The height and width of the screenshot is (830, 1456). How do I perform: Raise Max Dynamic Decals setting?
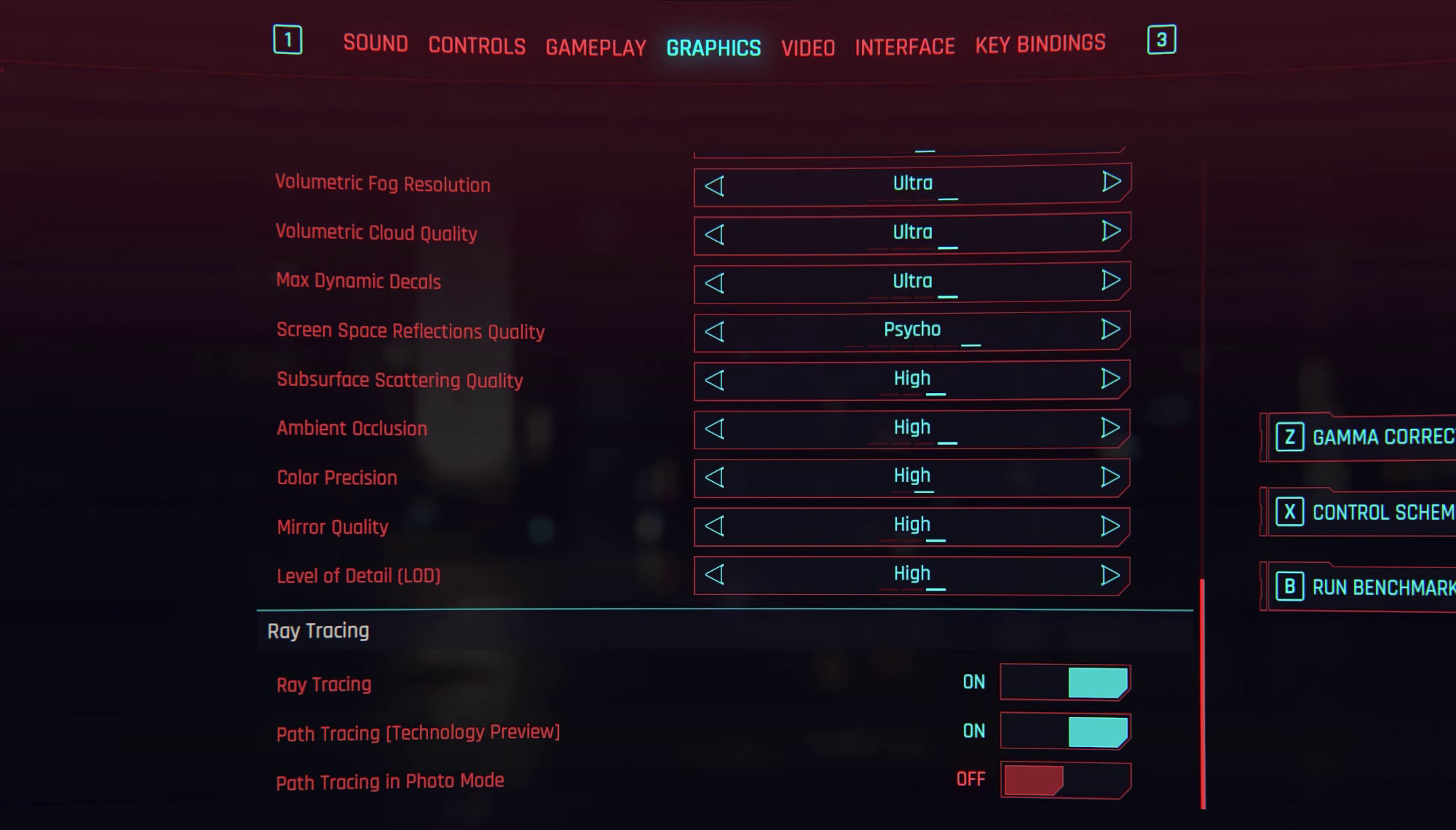1112,280
